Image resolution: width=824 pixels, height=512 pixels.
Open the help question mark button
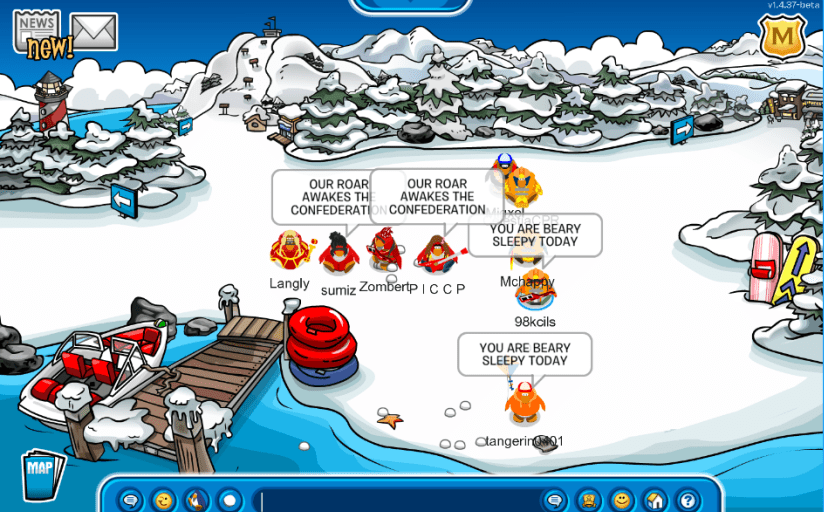(688, 499)
